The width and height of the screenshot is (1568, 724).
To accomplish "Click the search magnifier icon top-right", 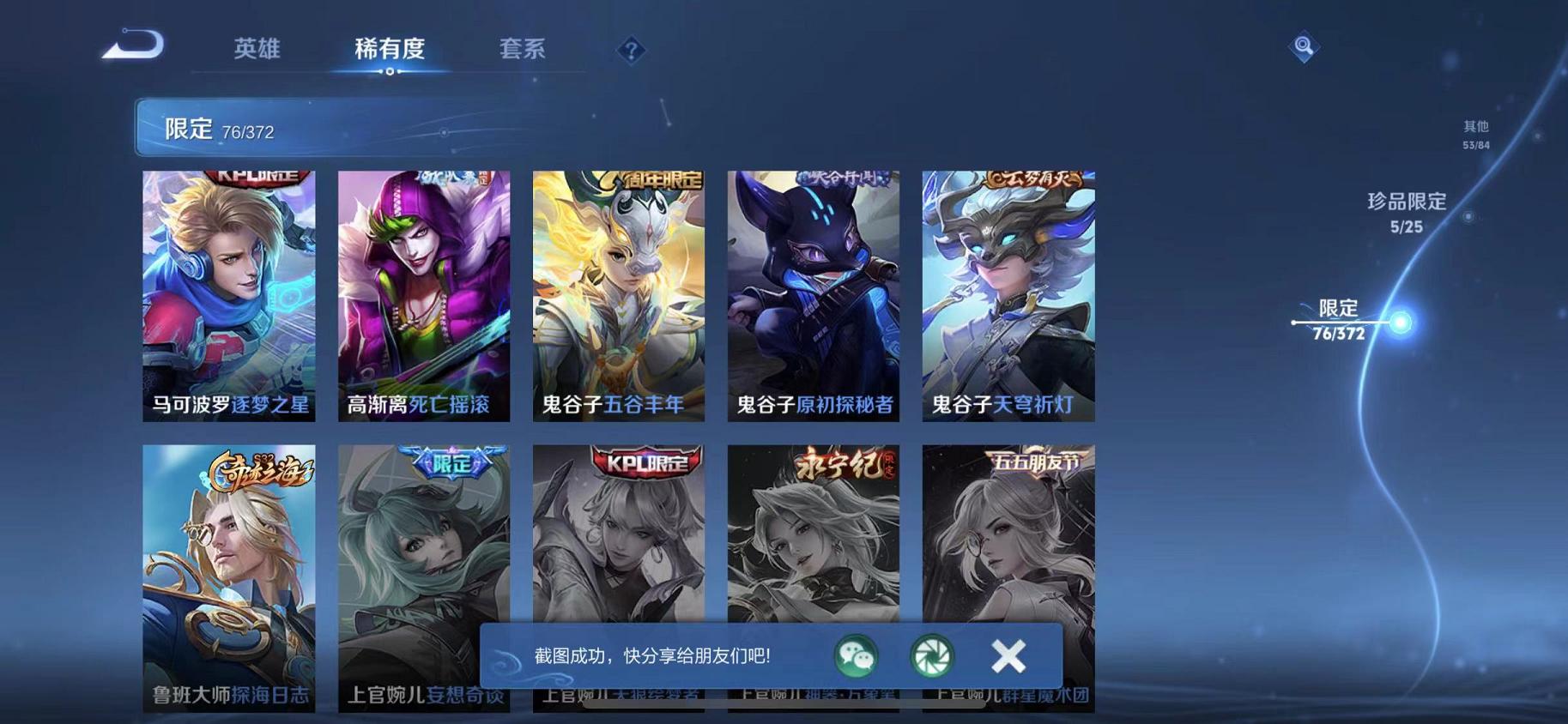I will click(1304, 46).
